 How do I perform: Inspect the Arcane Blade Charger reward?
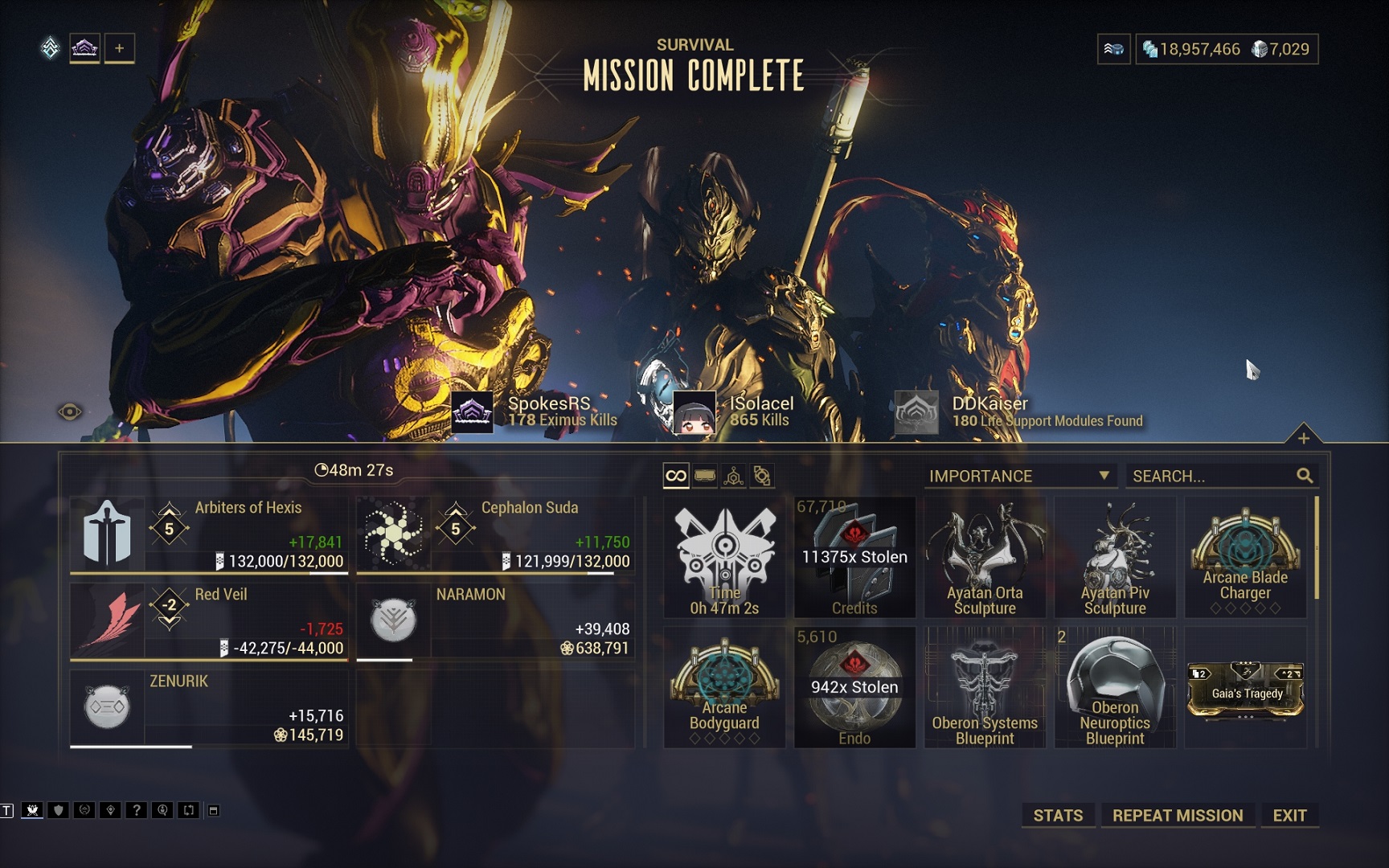pos(1245,558)
